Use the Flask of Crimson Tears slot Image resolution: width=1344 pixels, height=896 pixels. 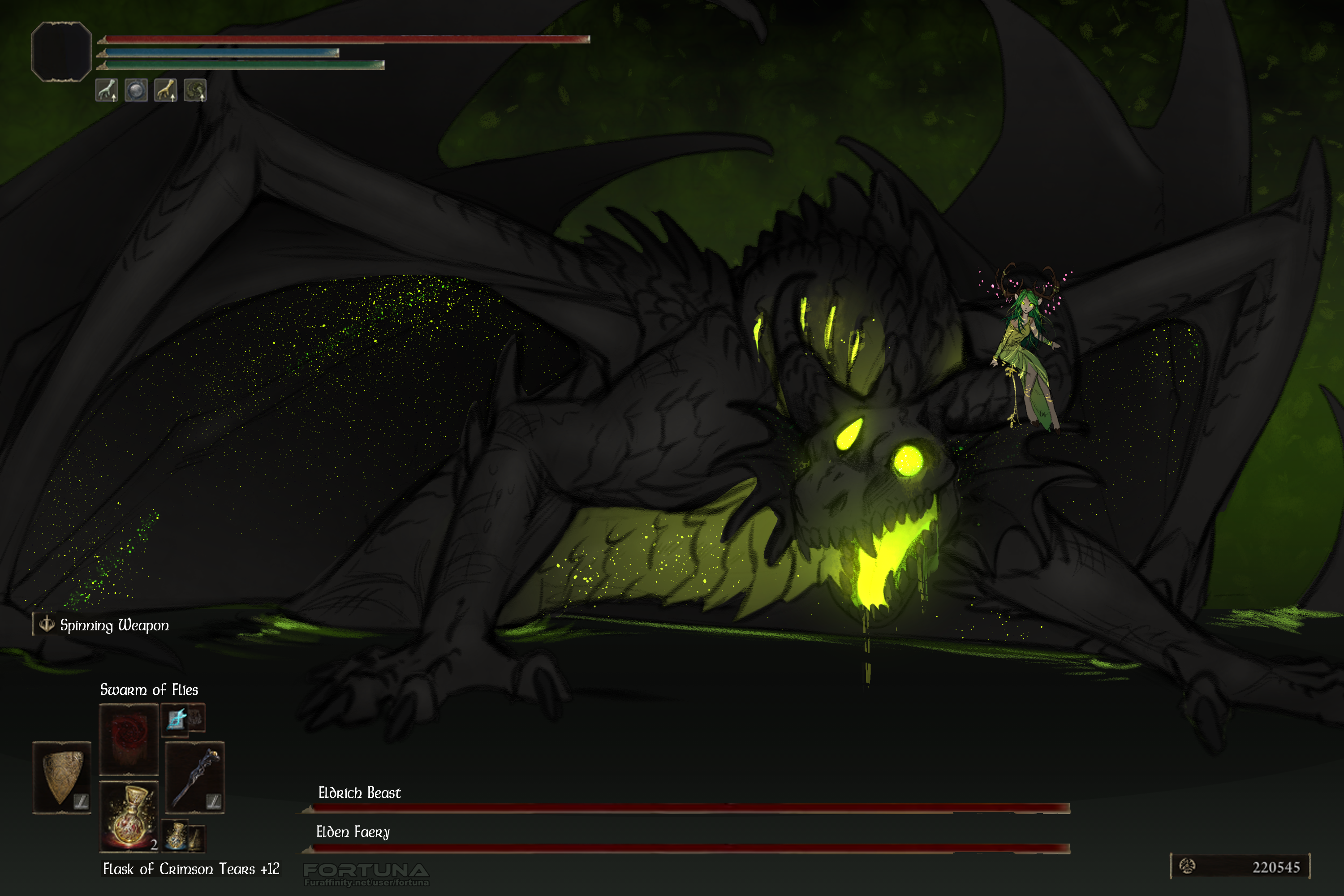(129, 816)
